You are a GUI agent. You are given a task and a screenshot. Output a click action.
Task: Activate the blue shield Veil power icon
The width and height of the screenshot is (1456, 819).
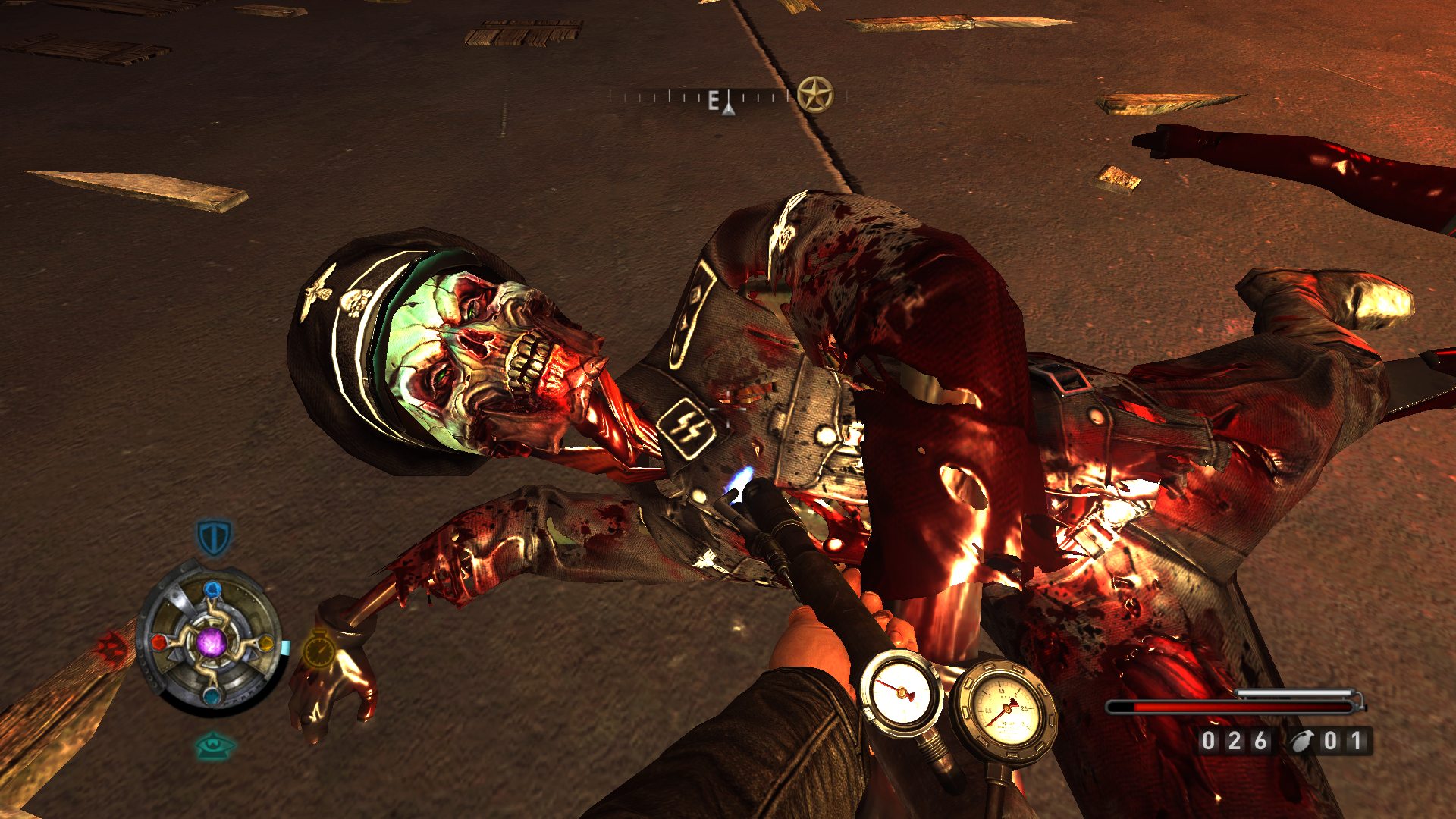(x=214, y=537)
